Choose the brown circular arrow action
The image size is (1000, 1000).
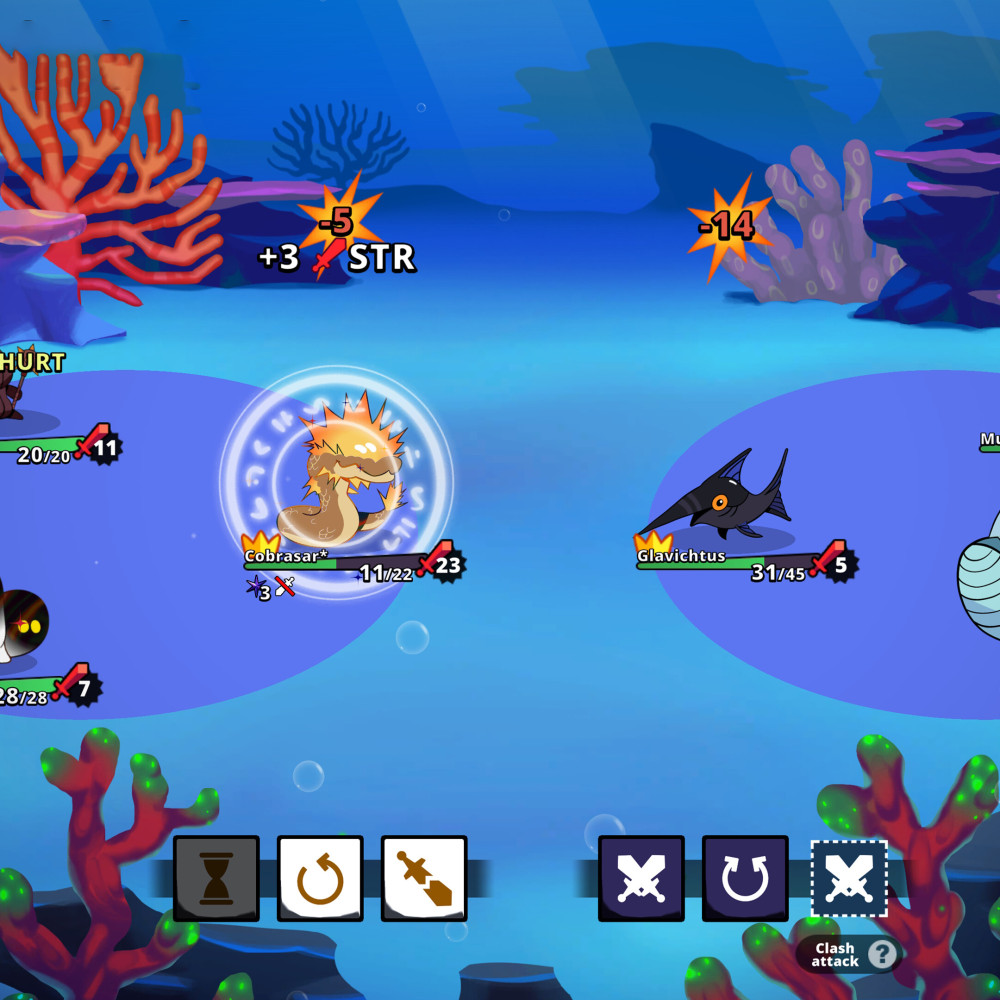(320, 878)
